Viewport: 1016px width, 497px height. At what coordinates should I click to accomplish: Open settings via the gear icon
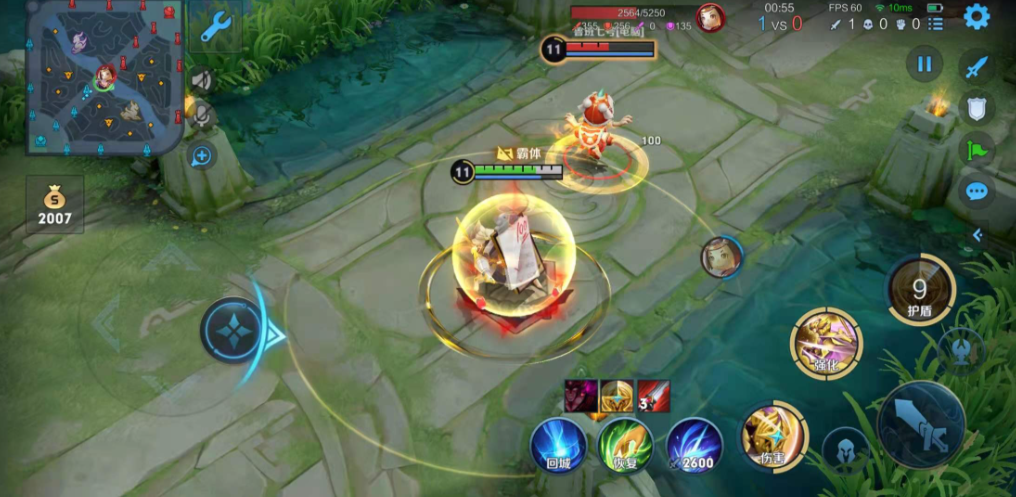[976, 16]
